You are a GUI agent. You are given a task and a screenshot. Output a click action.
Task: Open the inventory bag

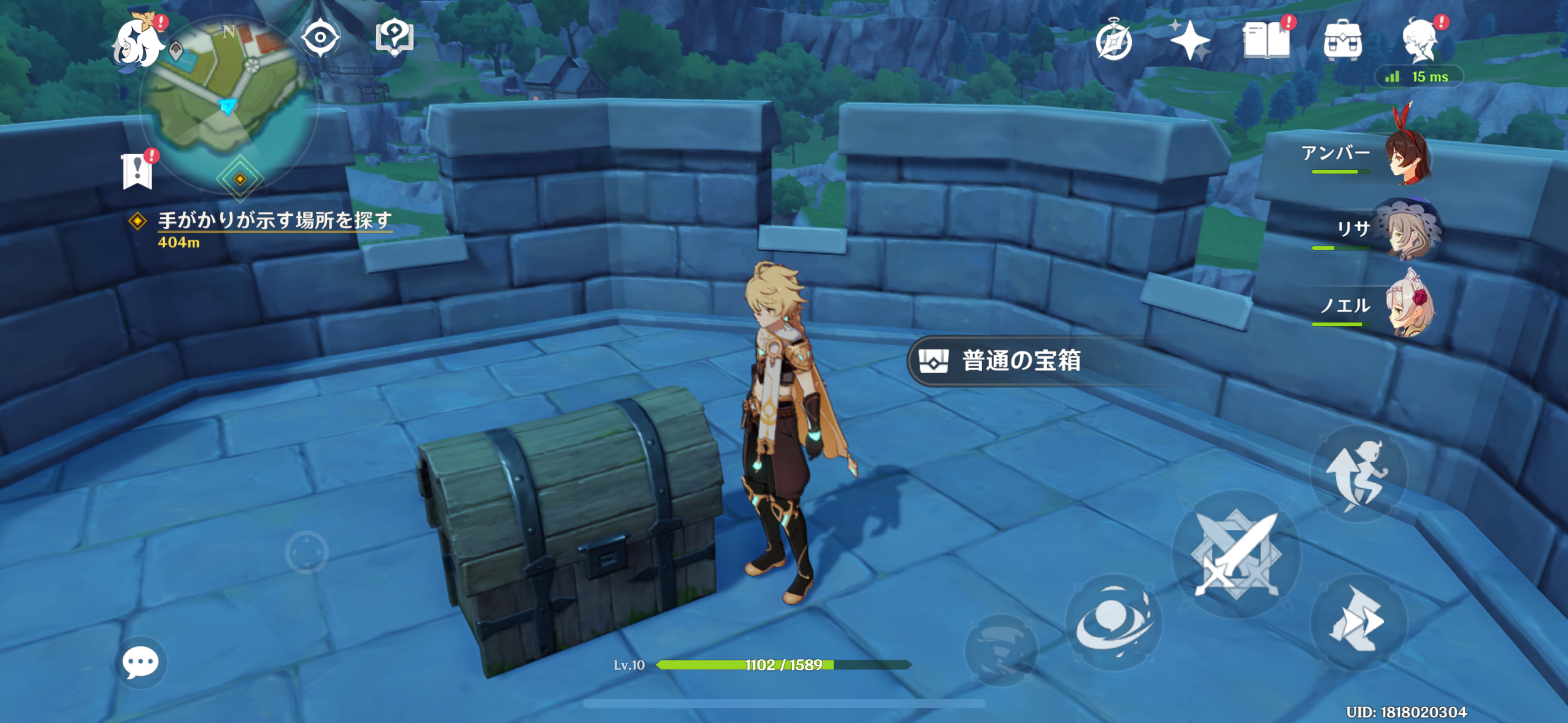pyautogui.click(x=1343, y=40)
